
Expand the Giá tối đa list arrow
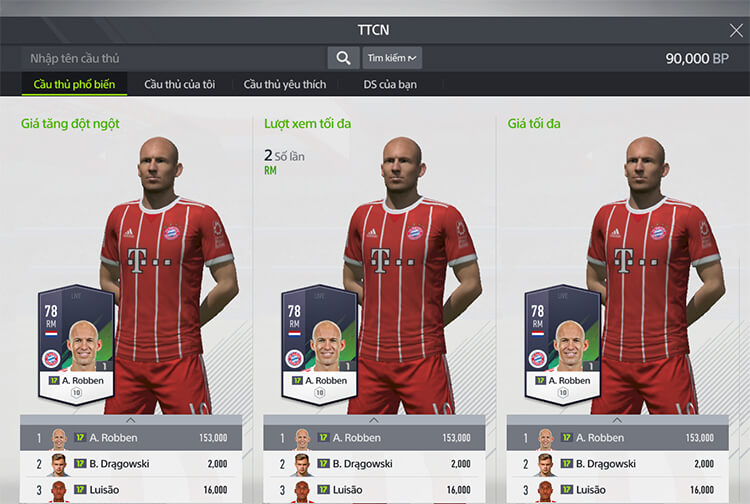tap(617, 420)
